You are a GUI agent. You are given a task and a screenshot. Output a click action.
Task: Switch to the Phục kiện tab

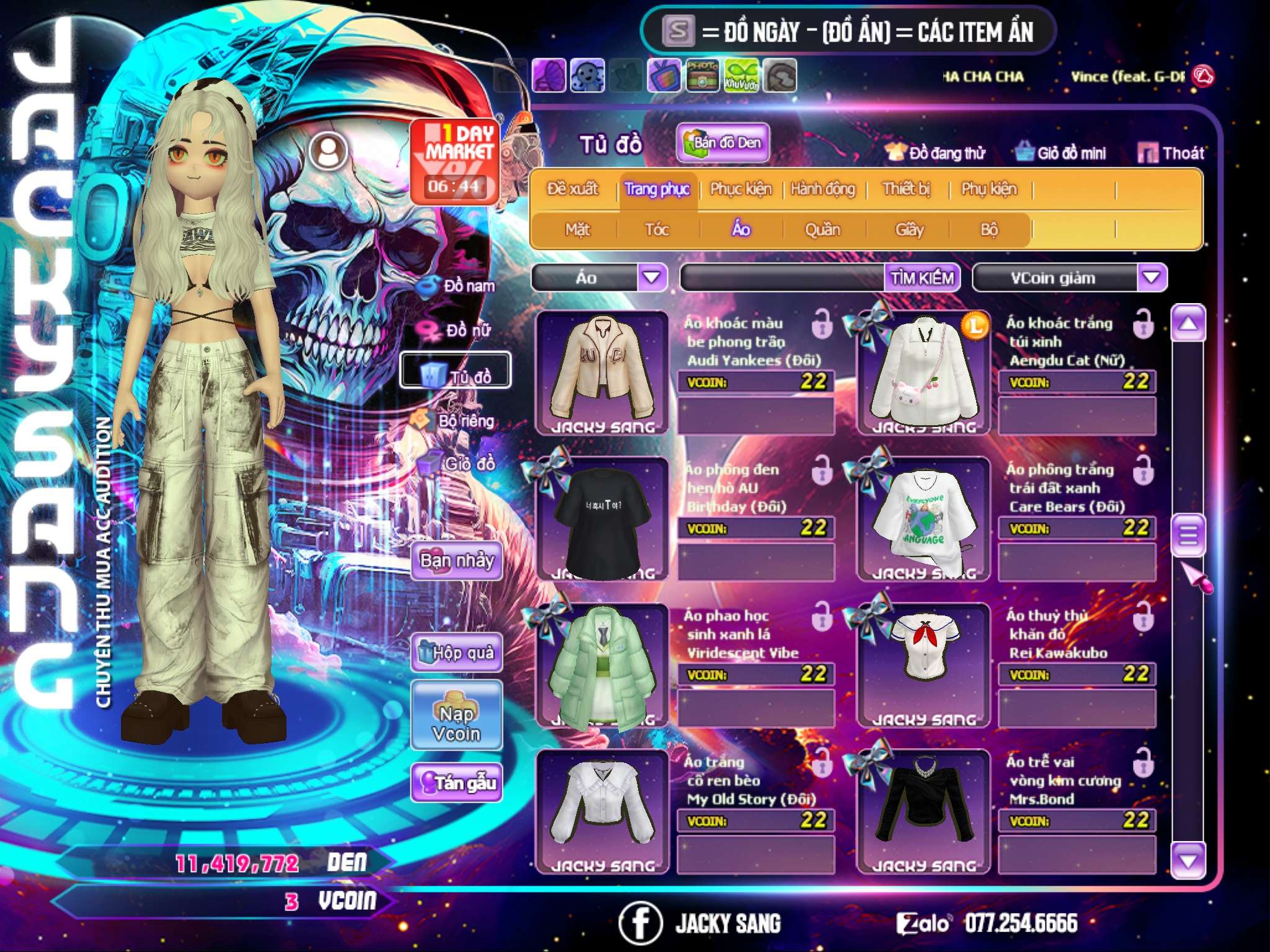pos(740,189)
